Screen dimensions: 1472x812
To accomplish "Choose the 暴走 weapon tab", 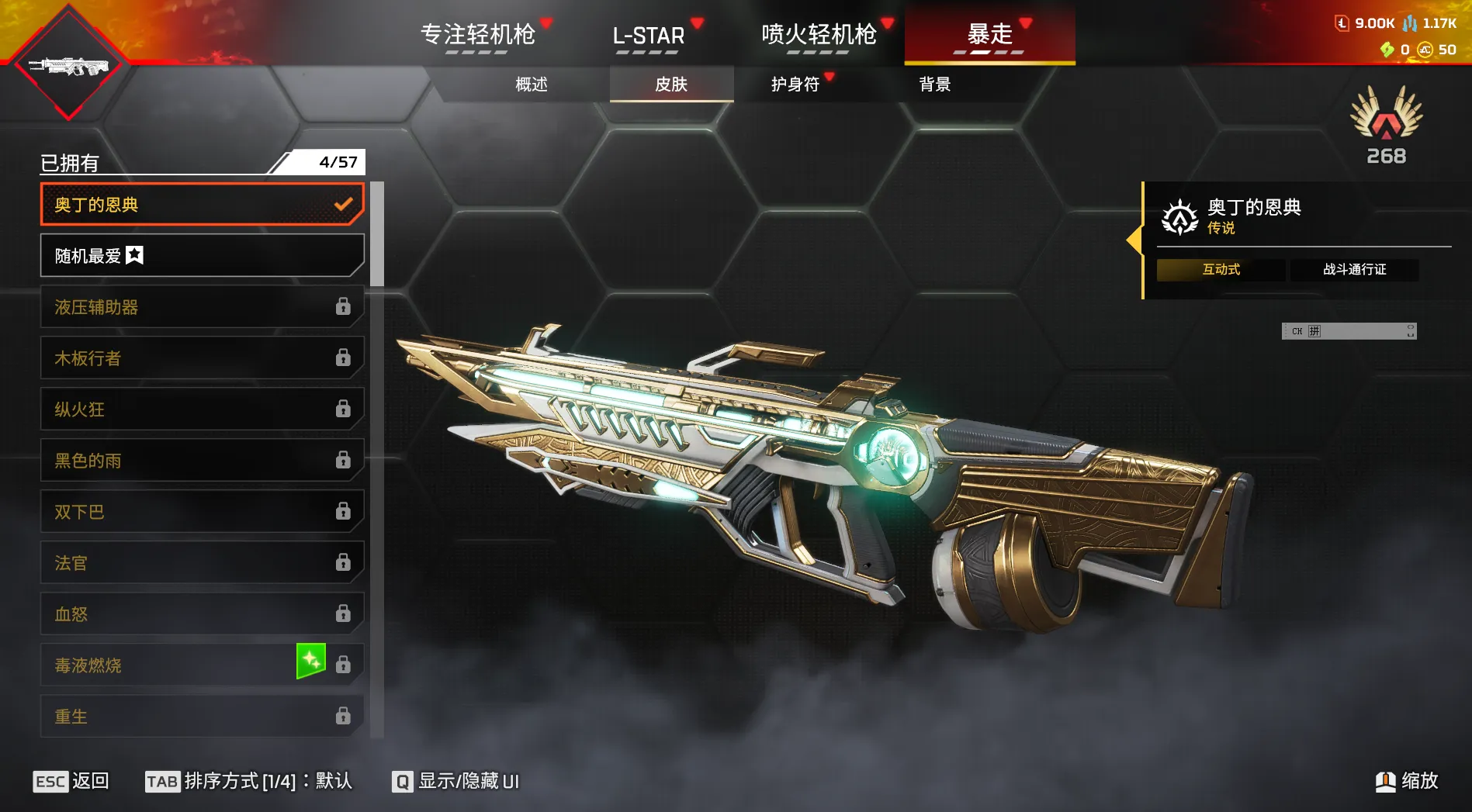I will [989, 35].
